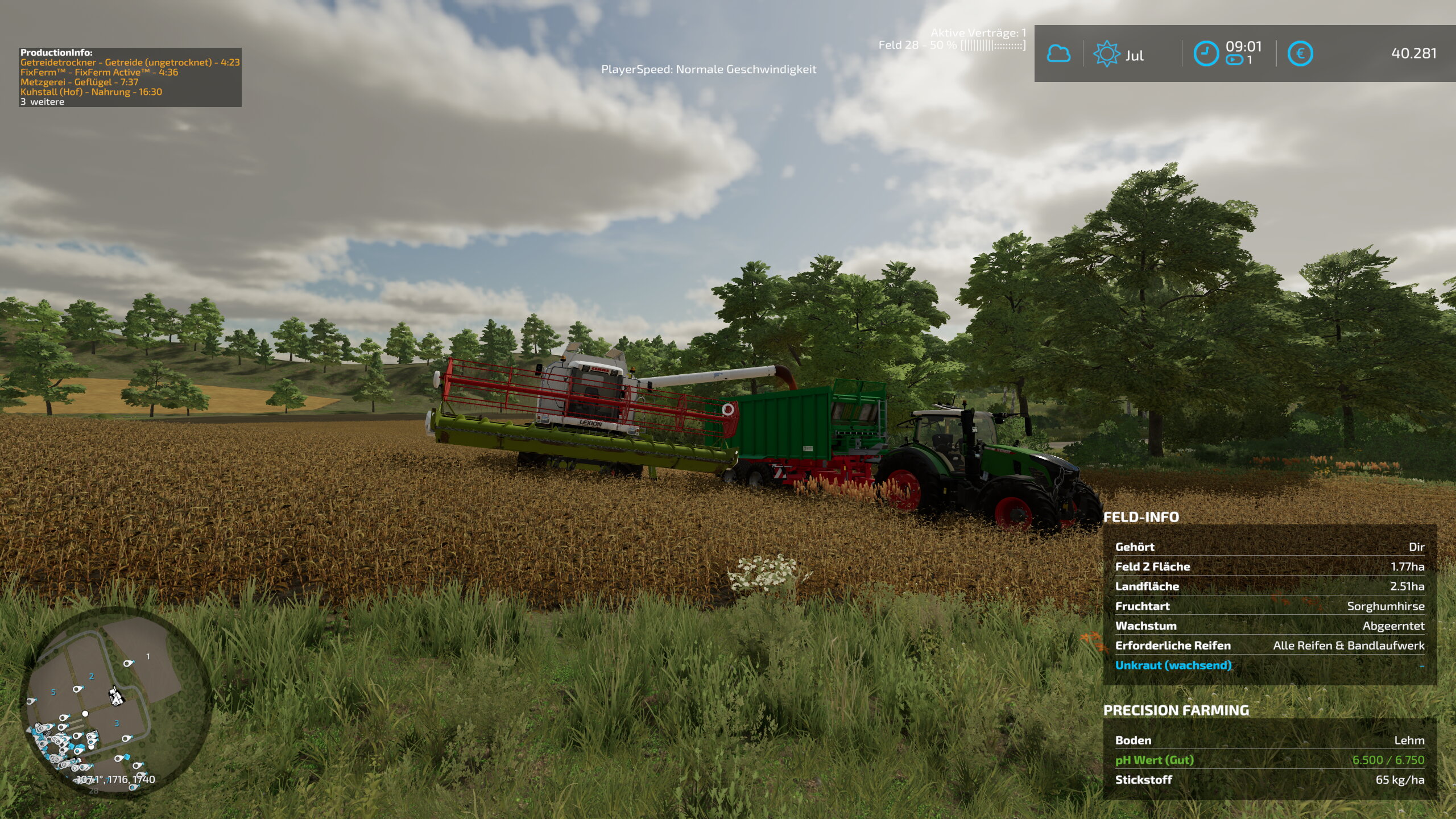Open the circular minimap
The image size is (1456, 819).
(116, 704)
